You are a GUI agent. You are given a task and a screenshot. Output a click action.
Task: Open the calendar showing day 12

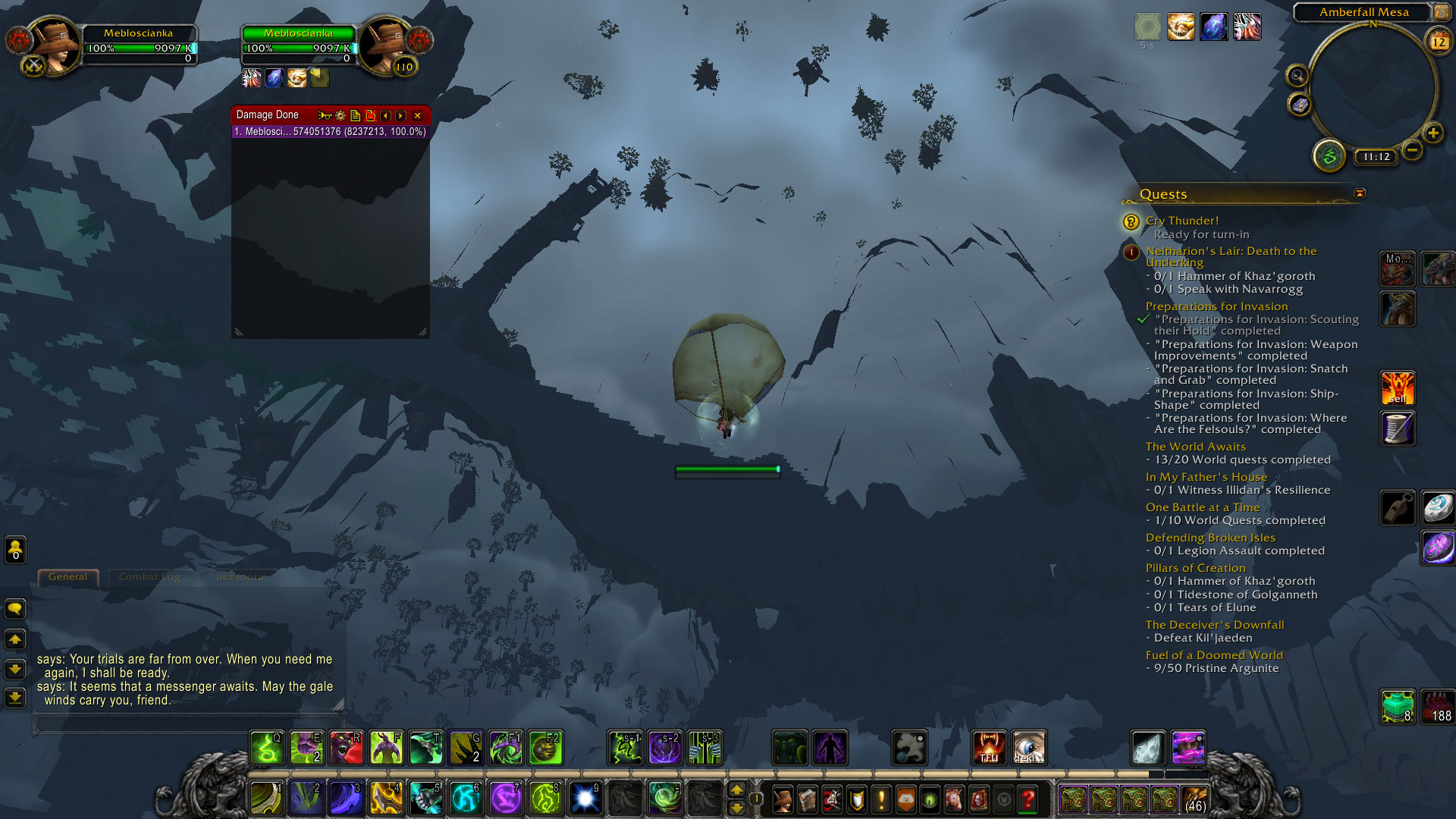click(x=1439, y=42)
